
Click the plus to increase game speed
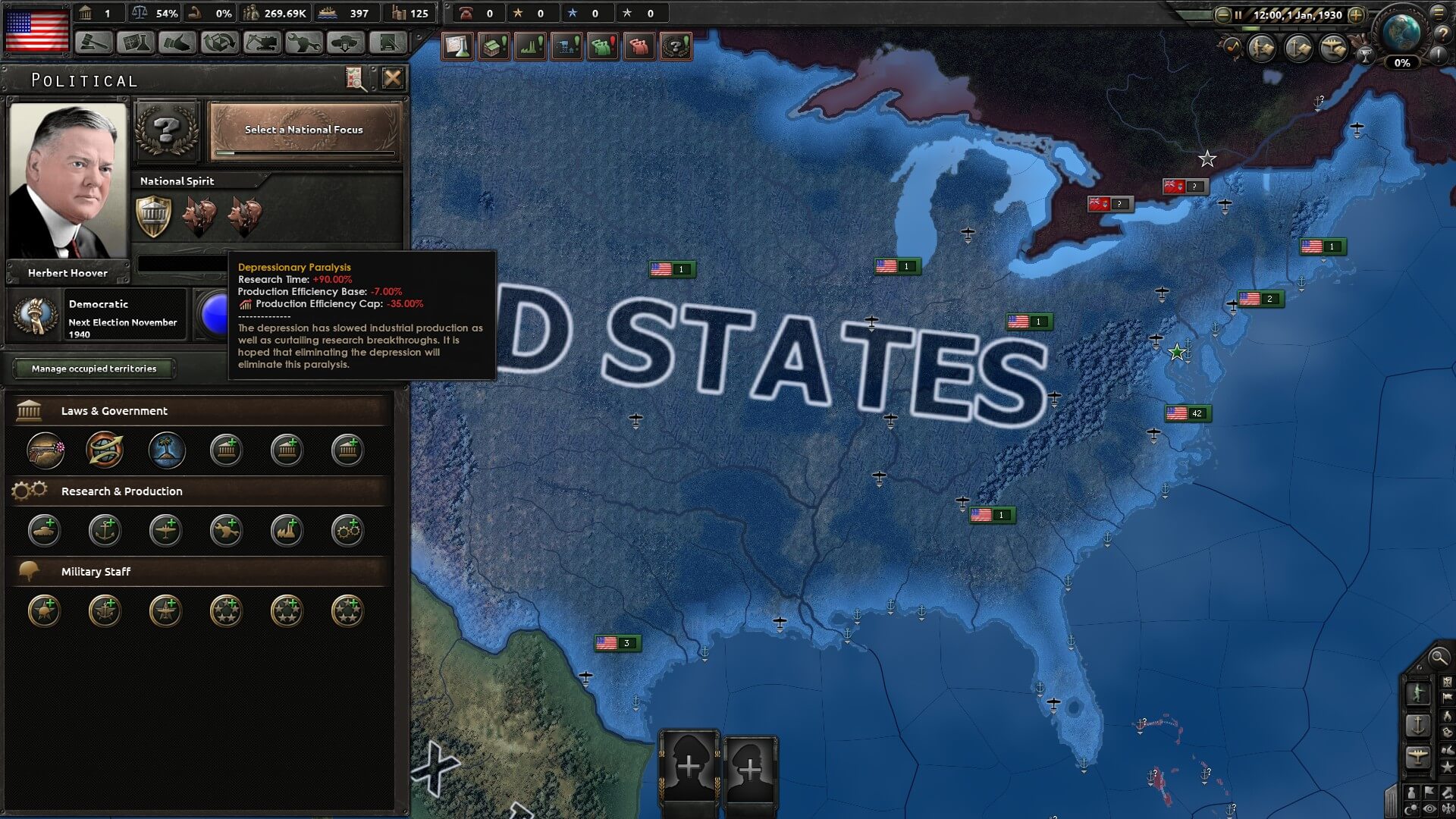pyautogui.click(x=1356, y=15)
